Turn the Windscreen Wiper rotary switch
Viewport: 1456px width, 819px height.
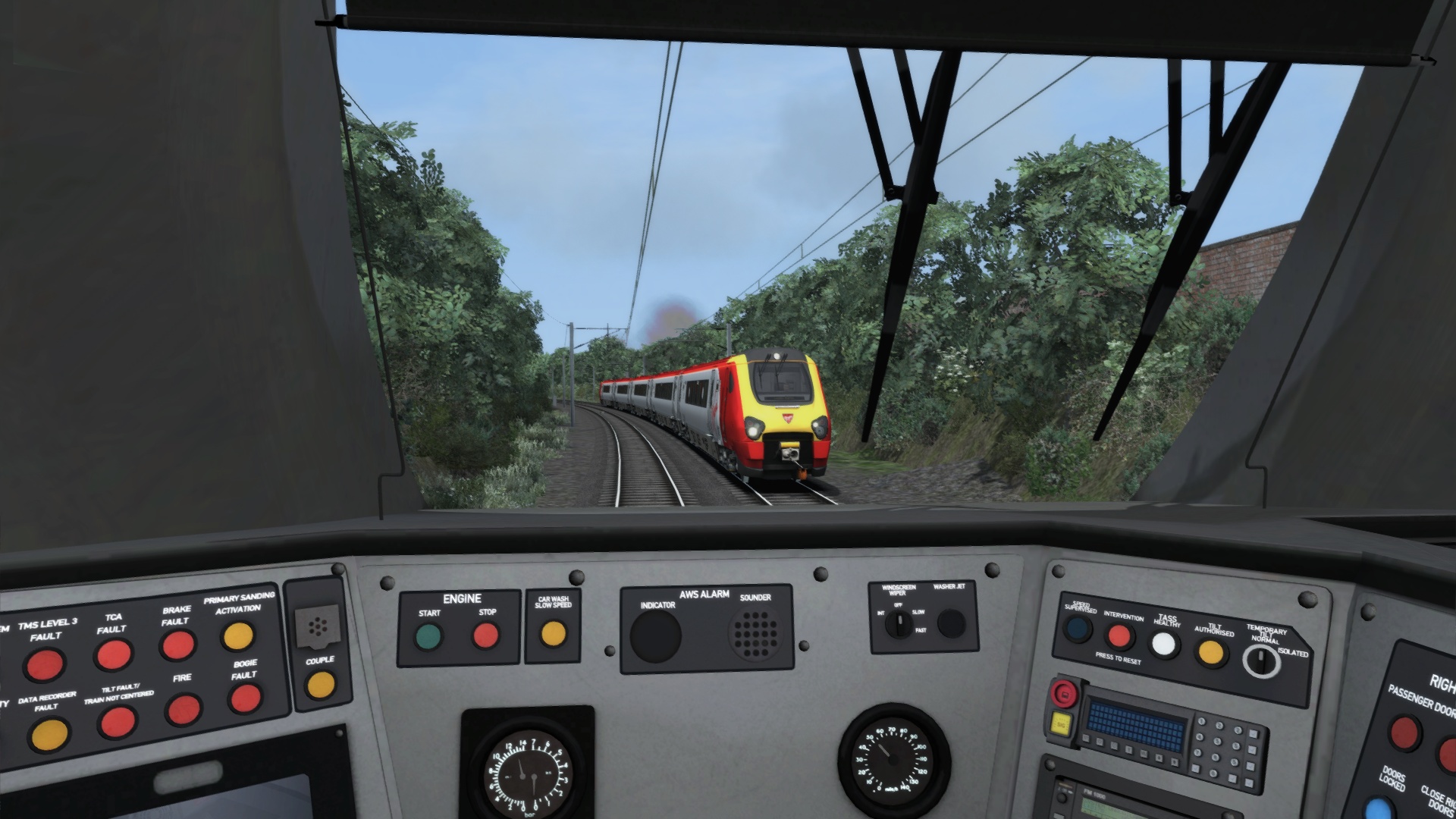coord(899,625)
